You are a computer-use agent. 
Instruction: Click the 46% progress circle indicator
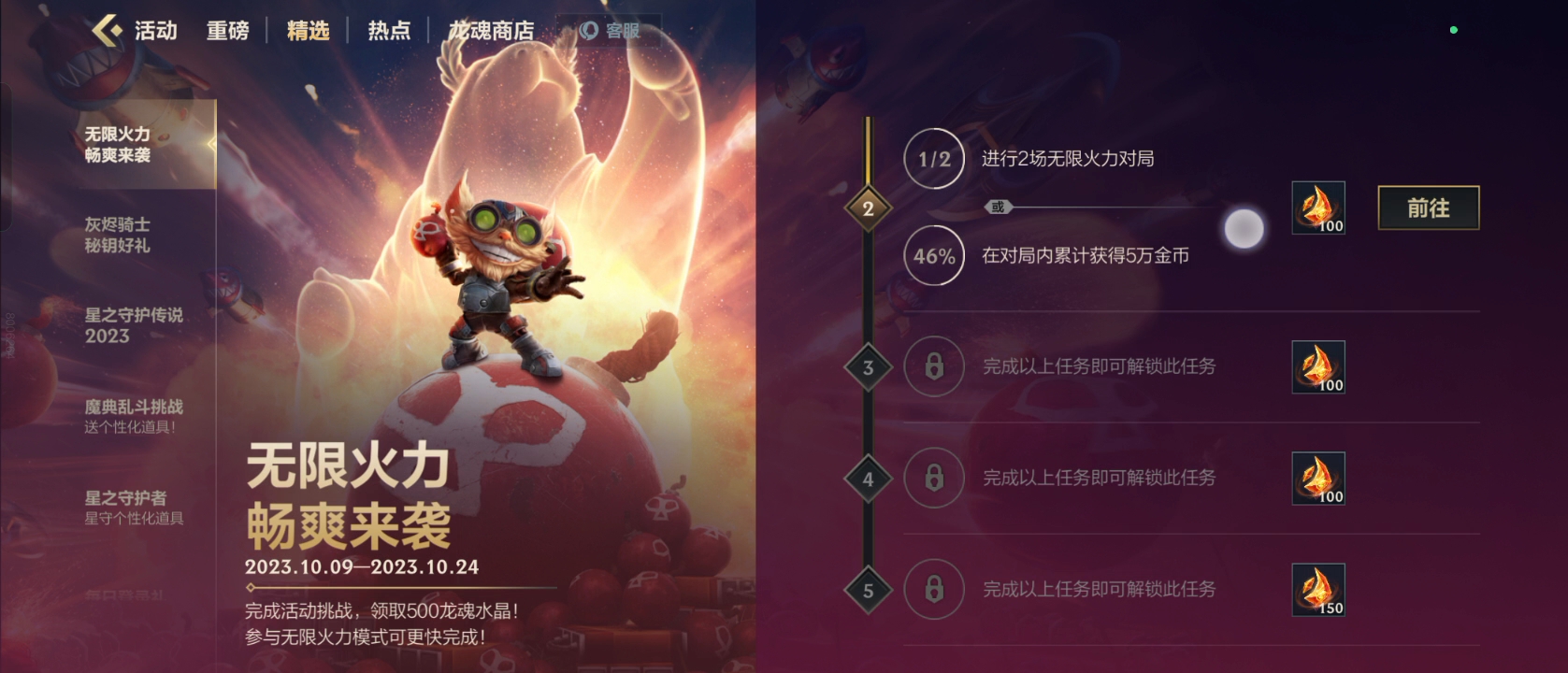(x=933, y=255)
